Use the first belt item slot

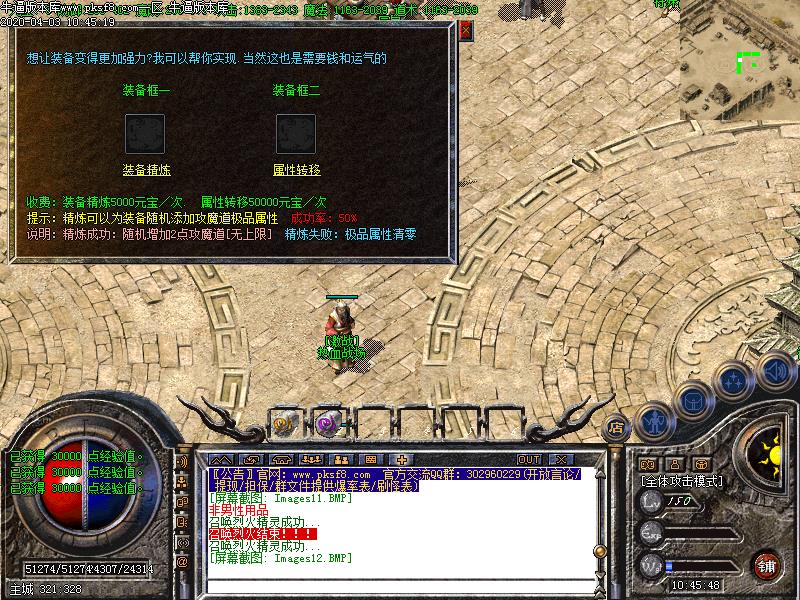283,423
